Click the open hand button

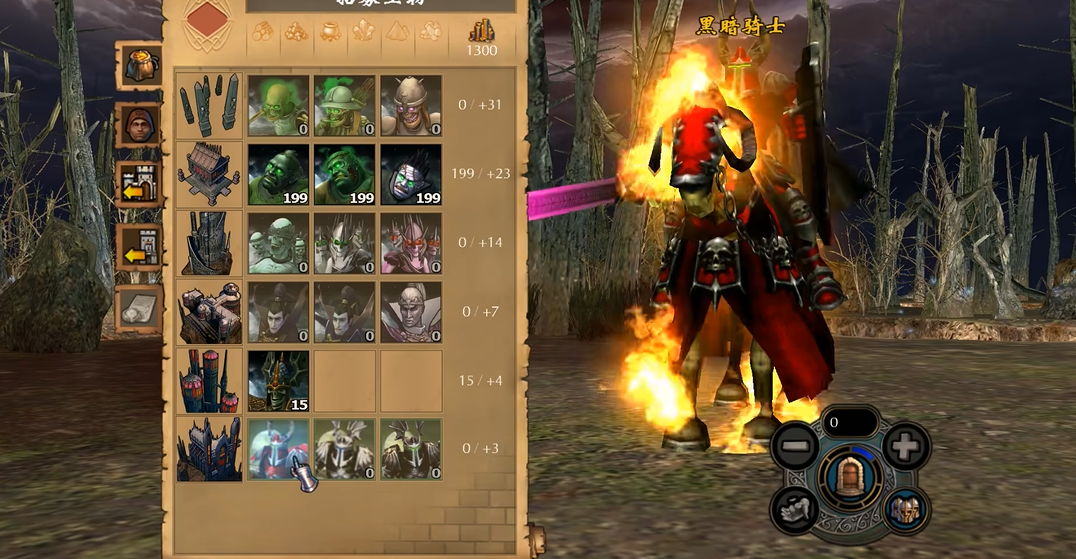click(x=794, y=509)
